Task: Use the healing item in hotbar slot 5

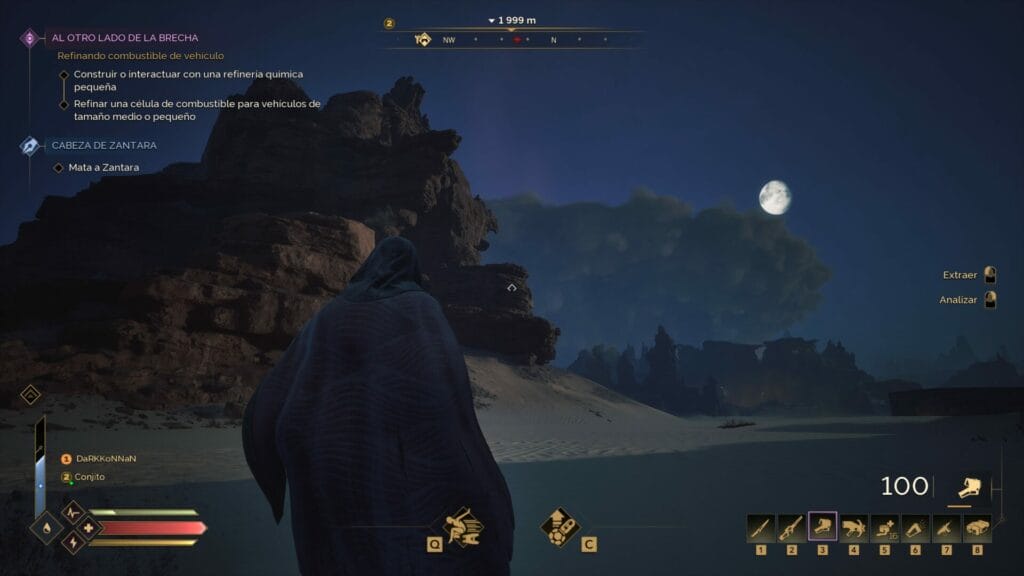Action: pyautogui.click(x=885, y=528)
